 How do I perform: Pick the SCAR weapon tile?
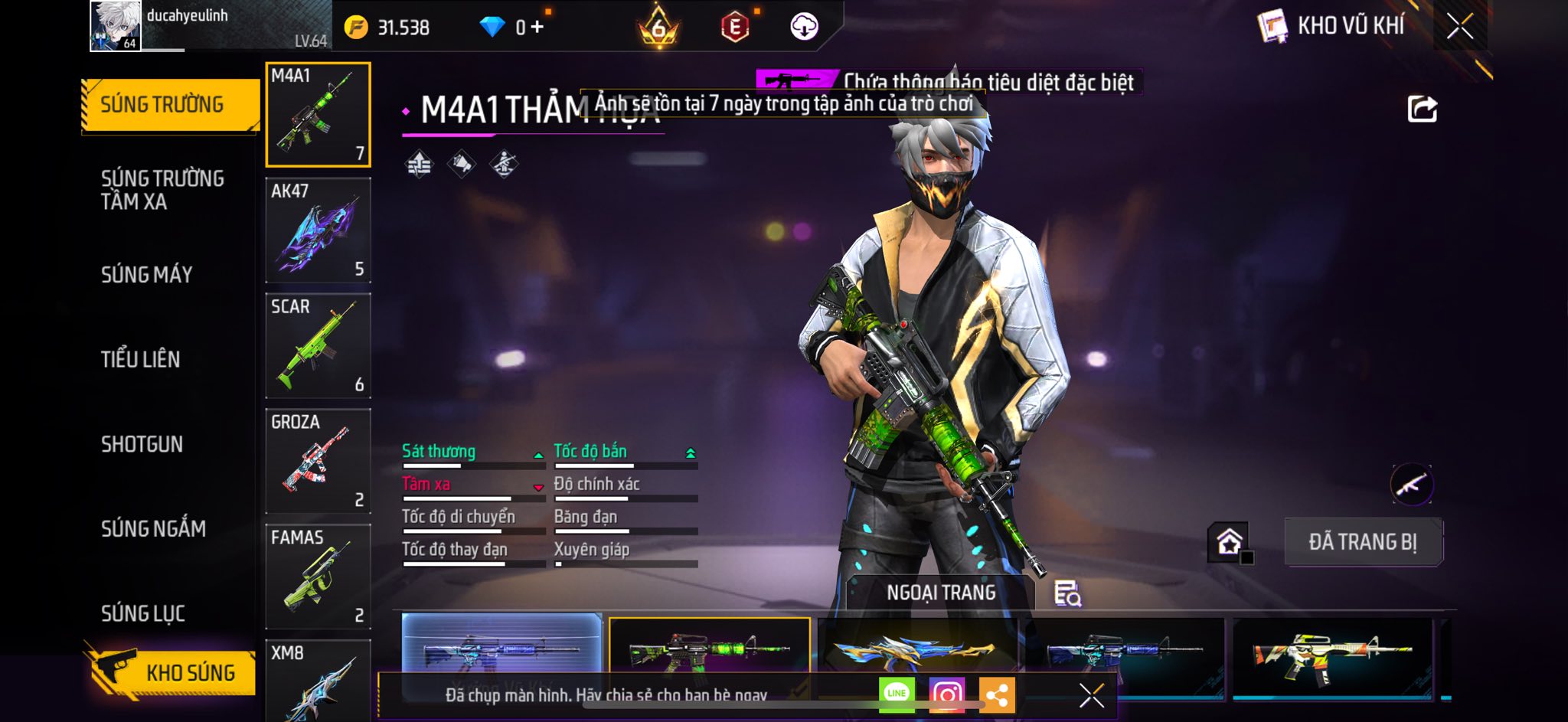coord(318,346)
